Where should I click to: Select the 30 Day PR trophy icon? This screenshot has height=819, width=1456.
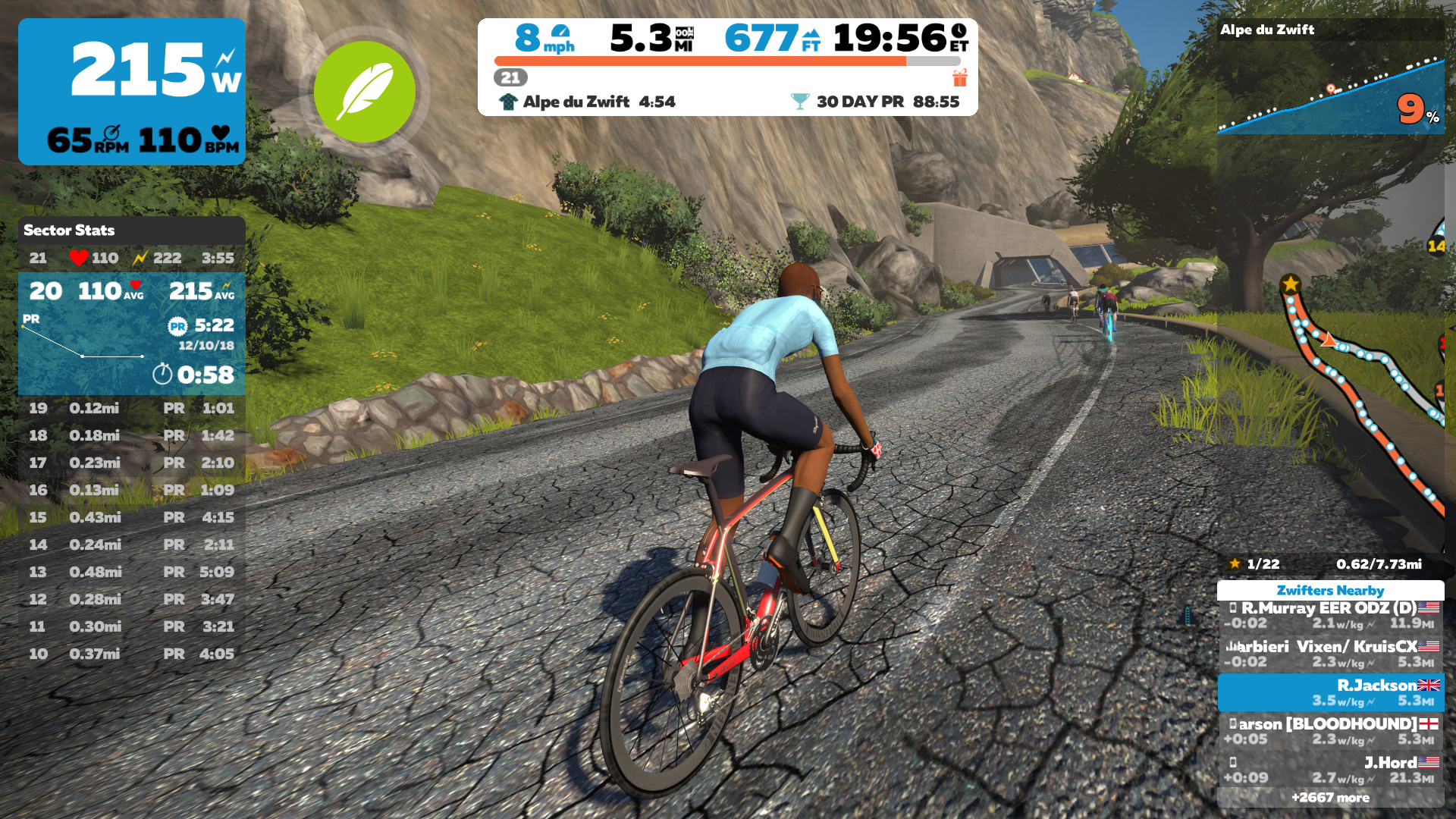pos(799,102)
